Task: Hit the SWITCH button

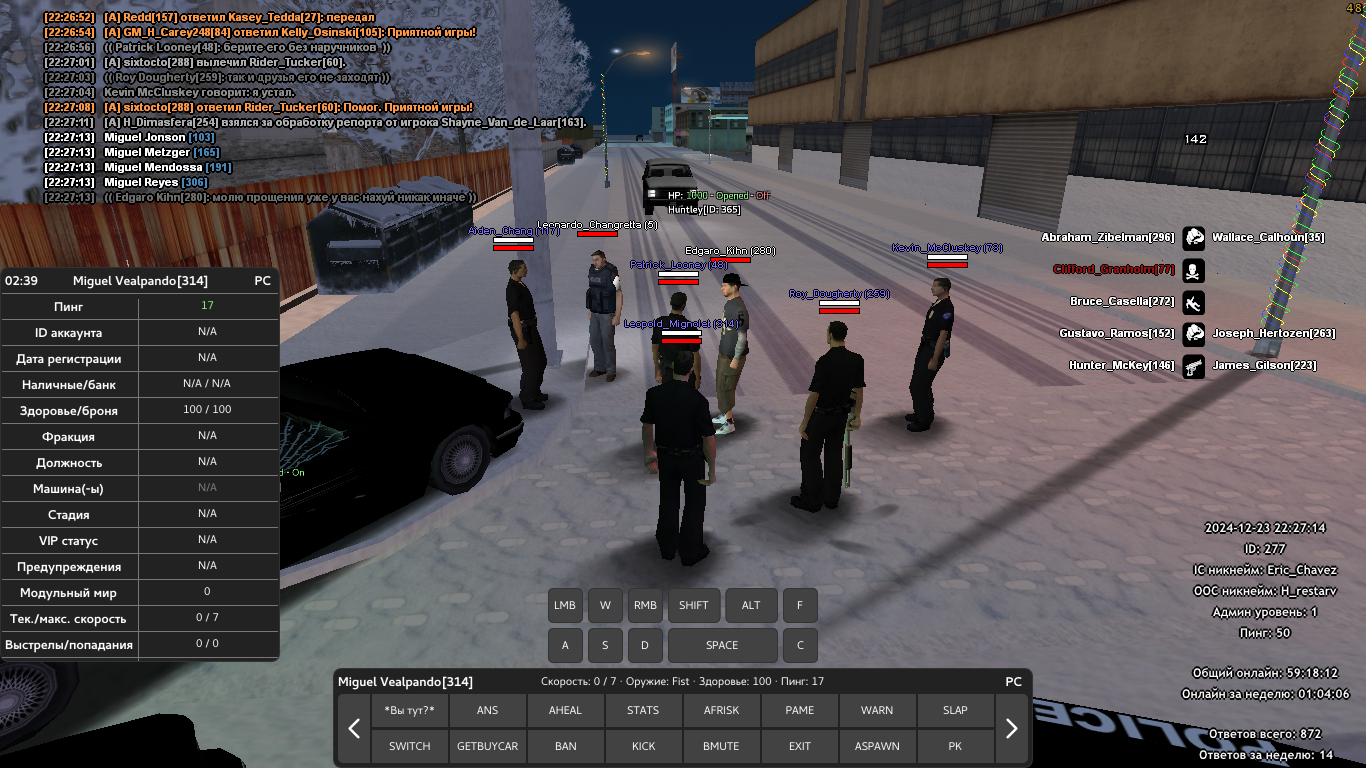Action: (x=410, y=746)
